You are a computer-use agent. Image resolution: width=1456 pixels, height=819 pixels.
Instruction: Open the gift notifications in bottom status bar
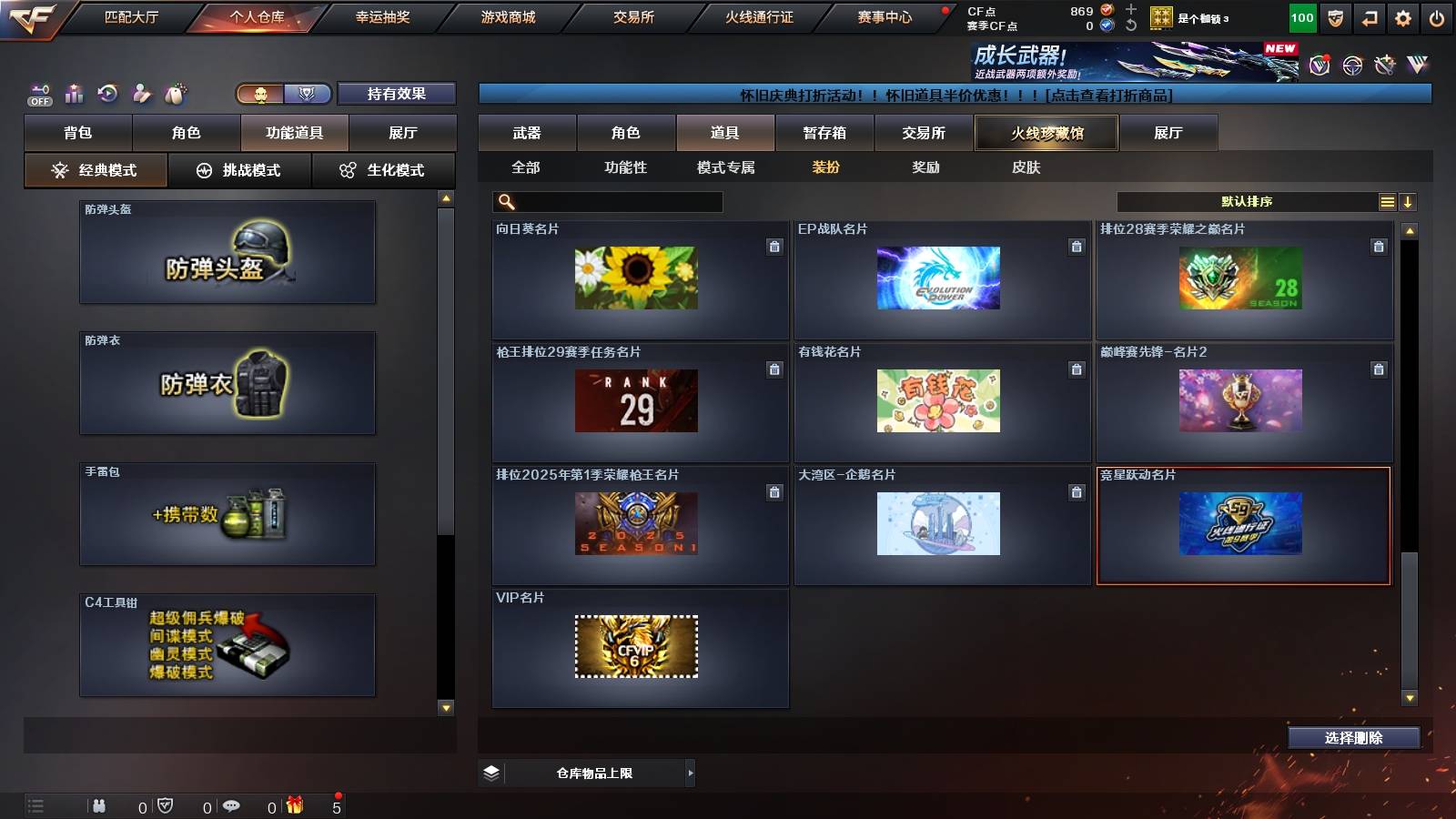293,806
